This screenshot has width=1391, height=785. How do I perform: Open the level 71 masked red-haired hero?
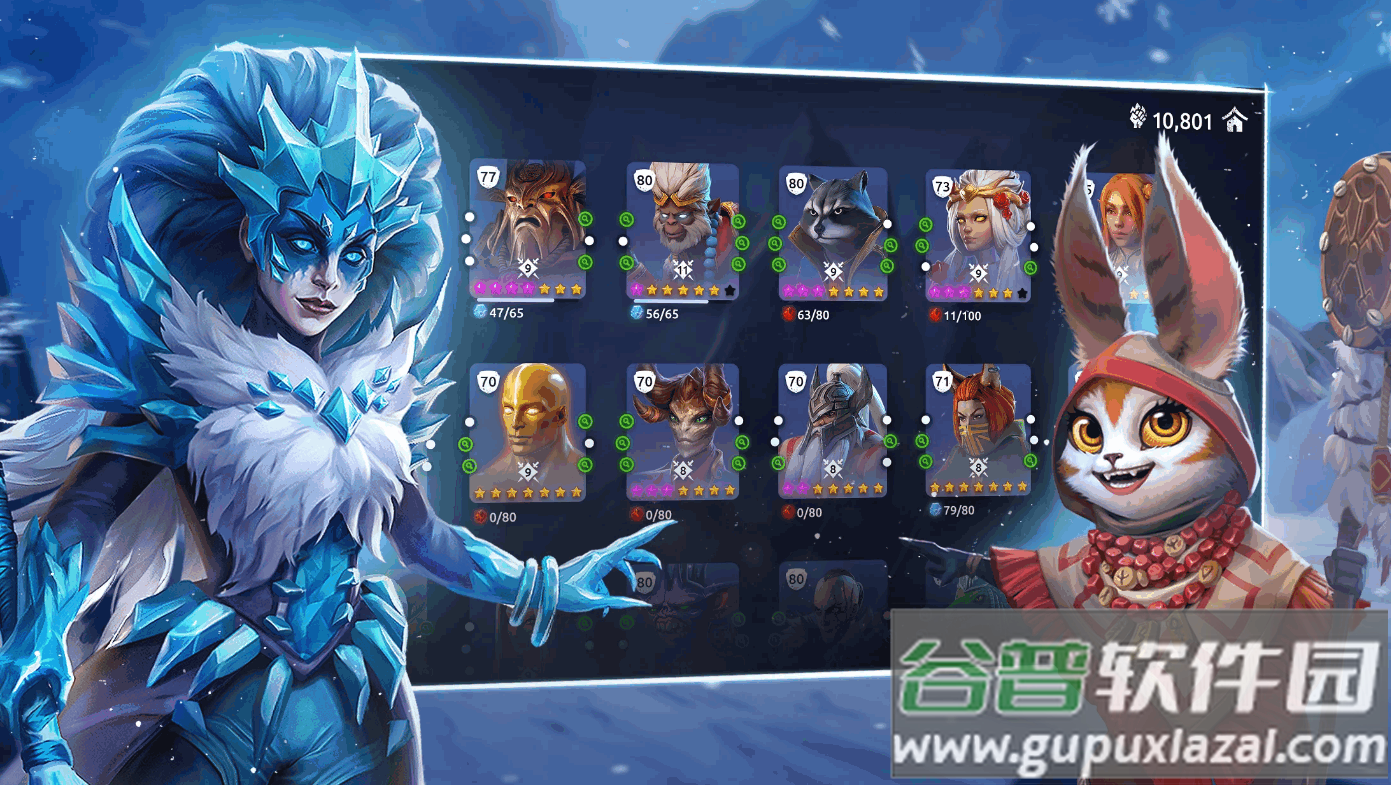coord(978,430)
